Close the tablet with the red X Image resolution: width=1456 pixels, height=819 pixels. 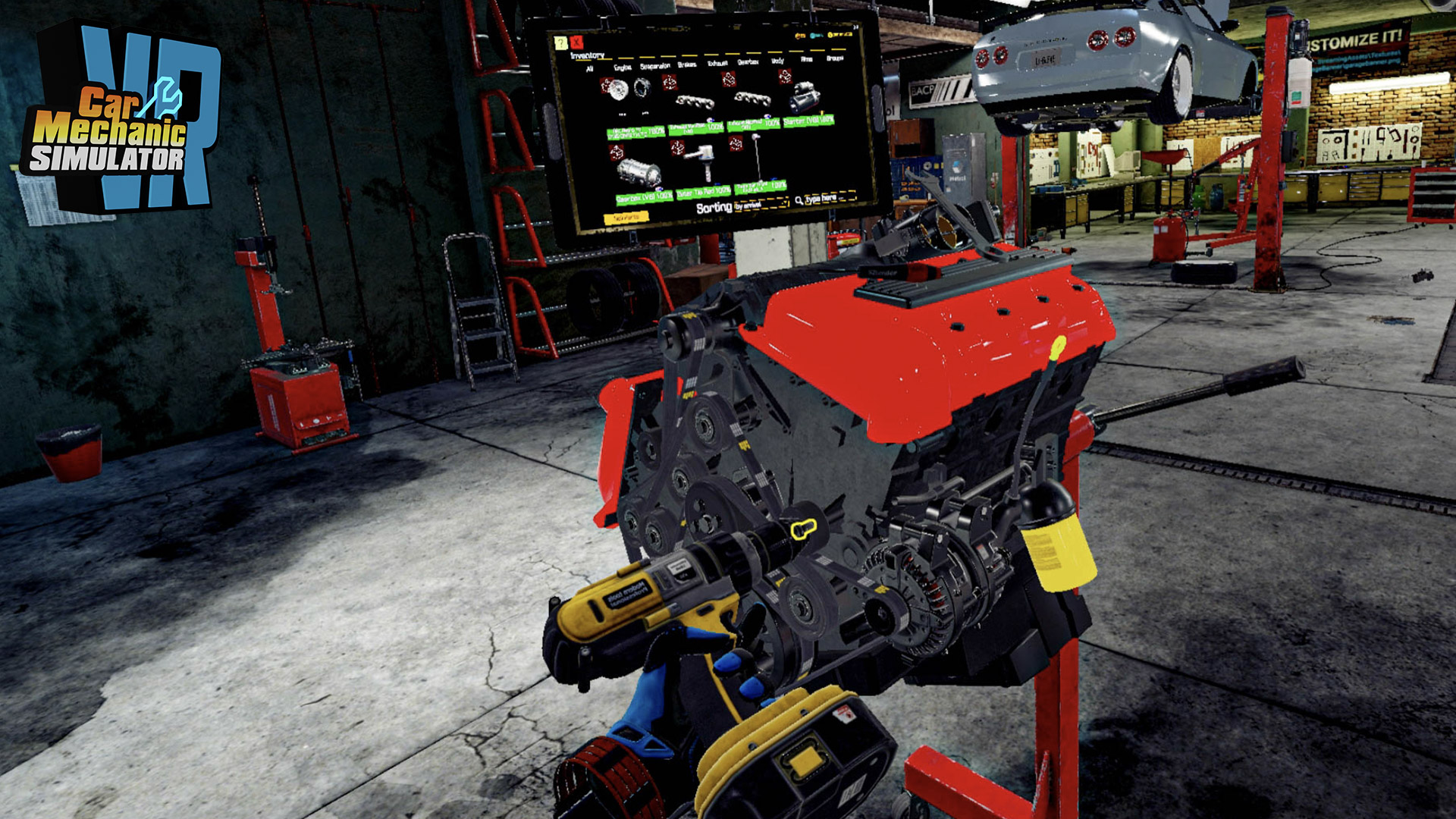577,42
